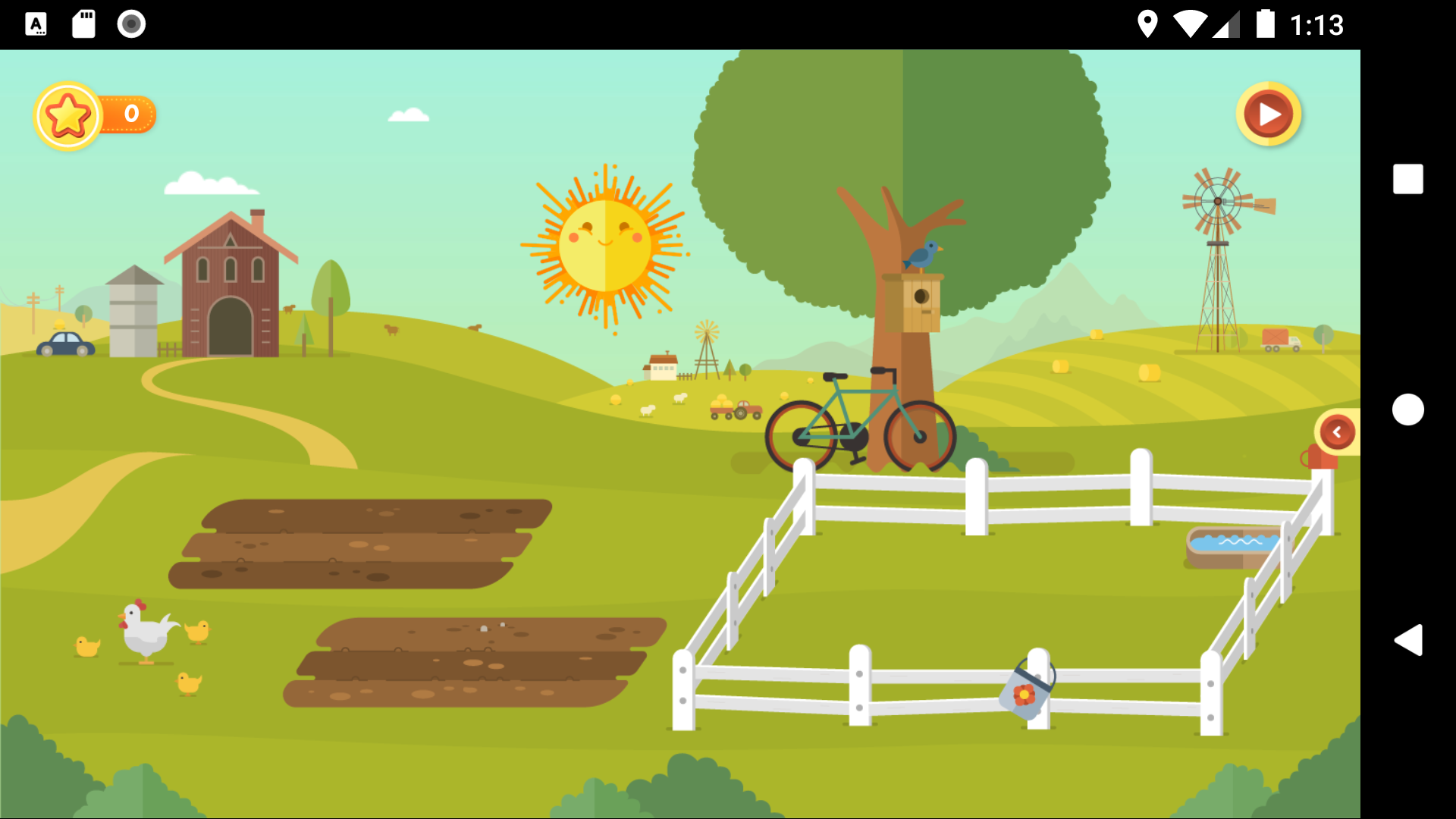Click the blue bird atop the birdhouse
Viewport: 1456px width, 819px height.
coord(924,253)
